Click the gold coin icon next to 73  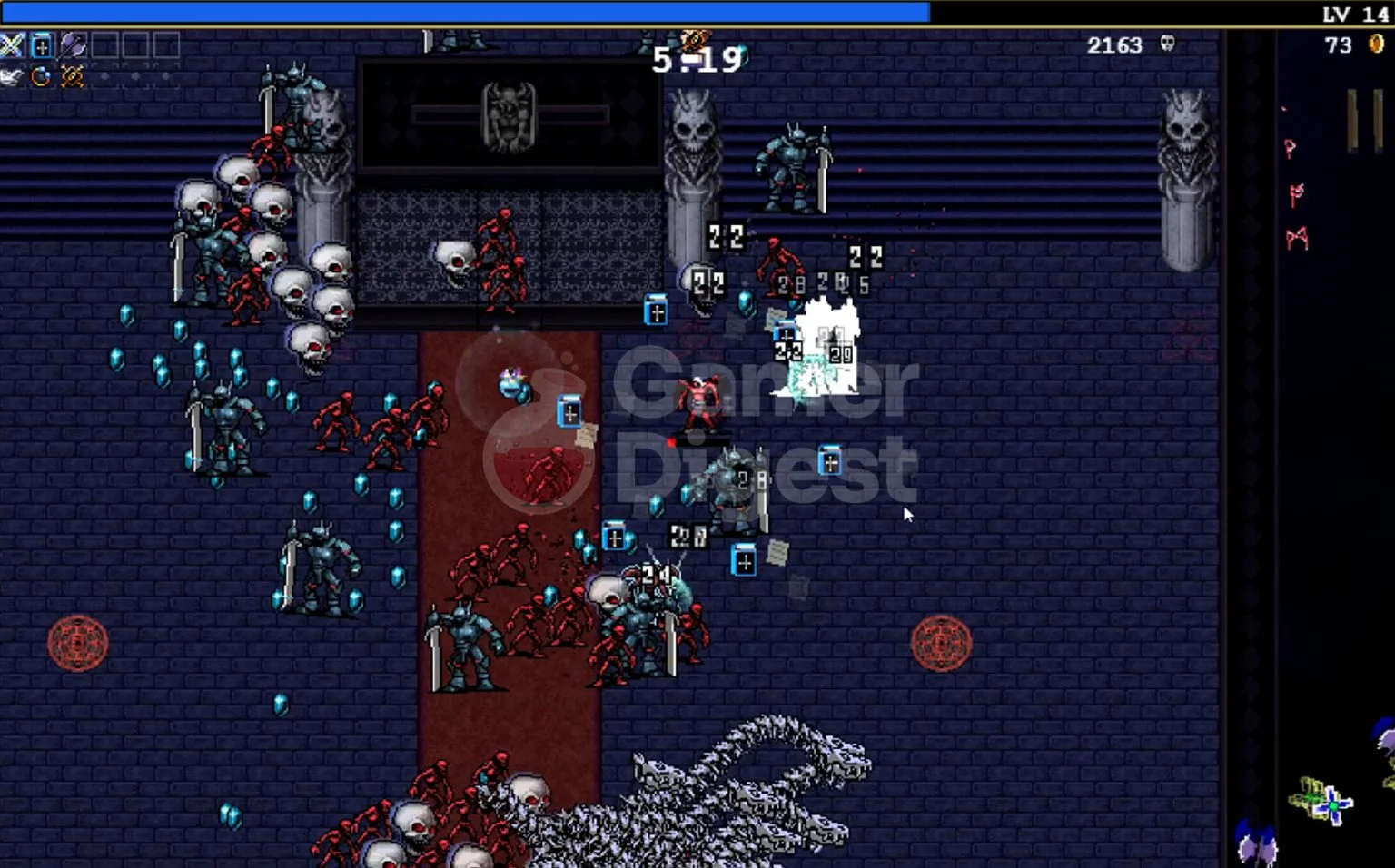pos(1376,44)
